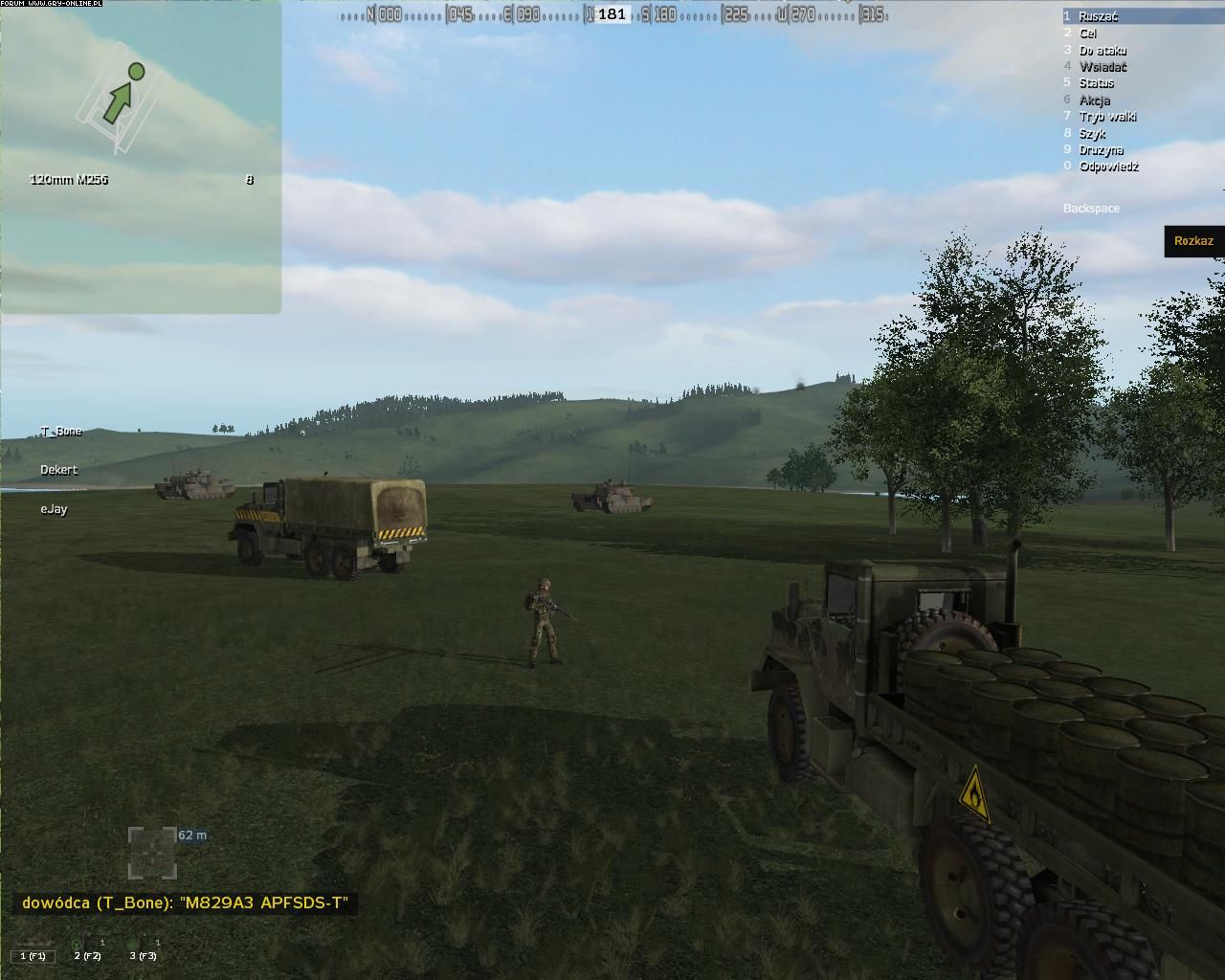Select the Wsiadać command

[1102, 67]
